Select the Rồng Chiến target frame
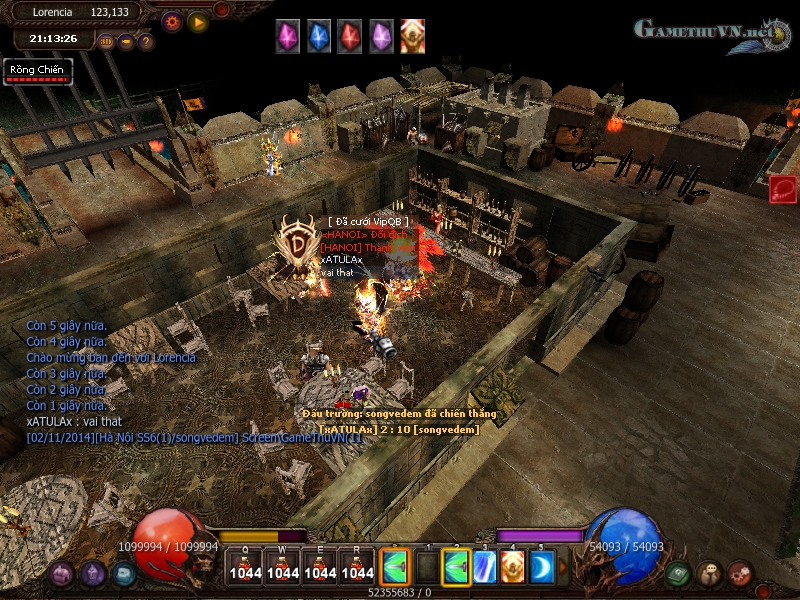 (x=38, y=72)
